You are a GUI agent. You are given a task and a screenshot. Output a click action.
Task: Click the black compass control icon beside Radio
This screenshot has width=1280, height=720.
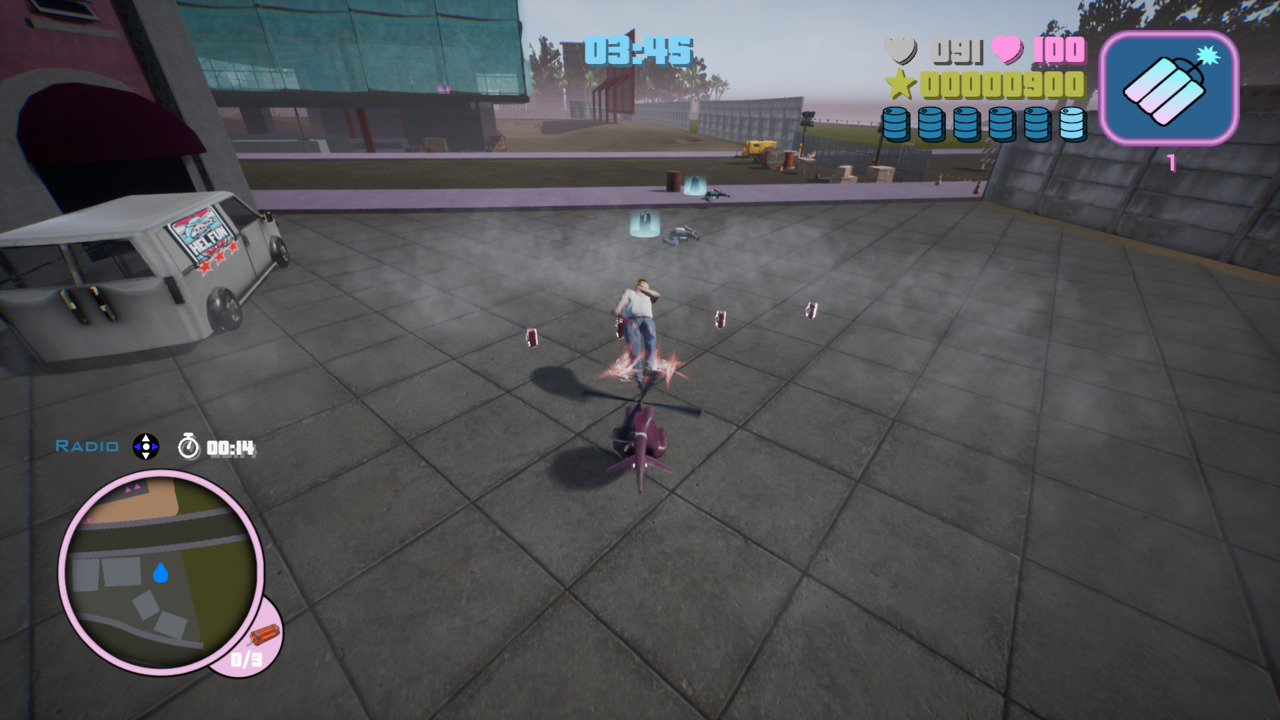point(144,449)
